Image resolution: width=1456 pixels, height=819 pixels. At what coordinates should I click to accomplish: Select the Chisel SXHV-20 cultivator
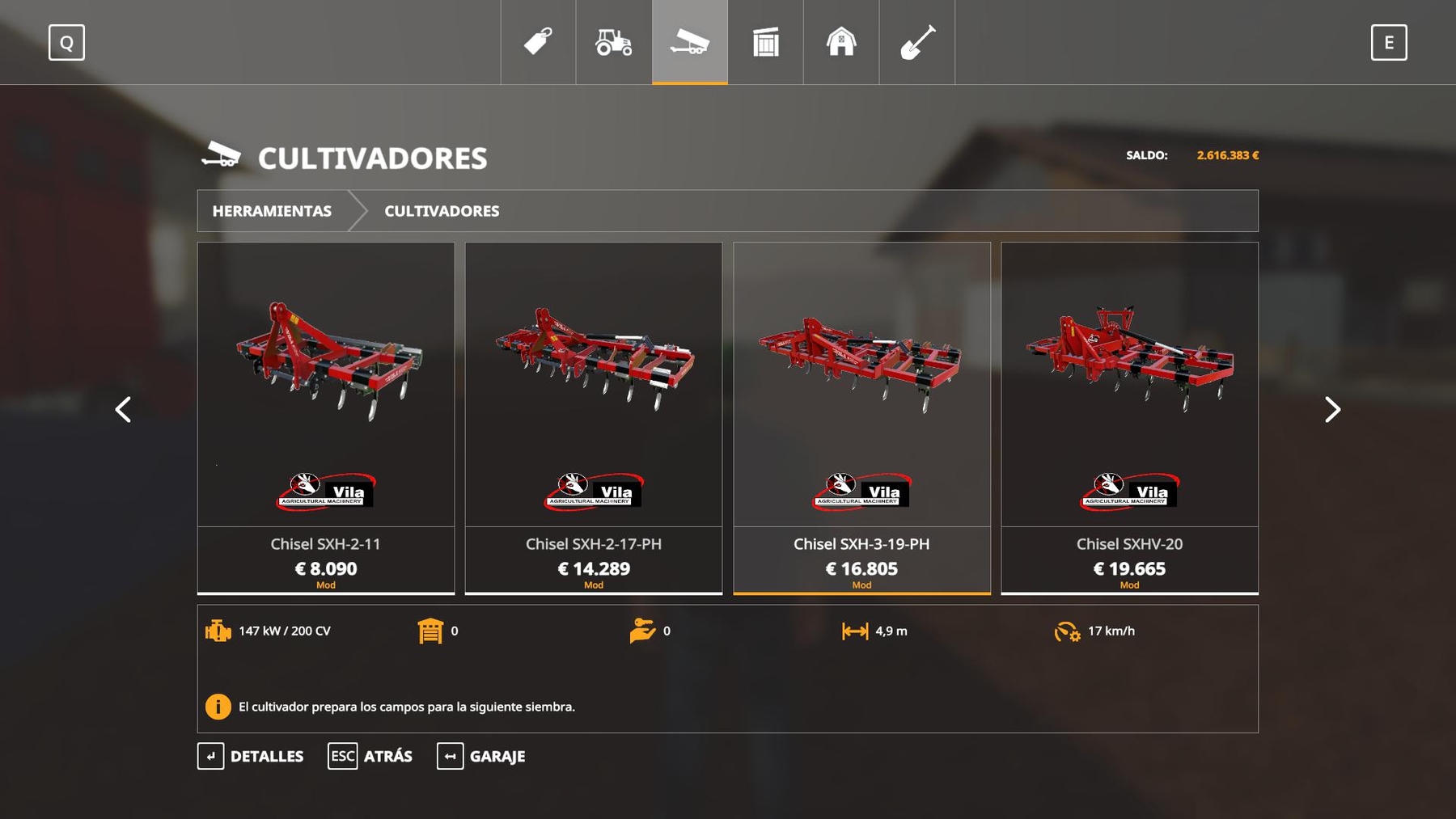tap(1129, 417)
